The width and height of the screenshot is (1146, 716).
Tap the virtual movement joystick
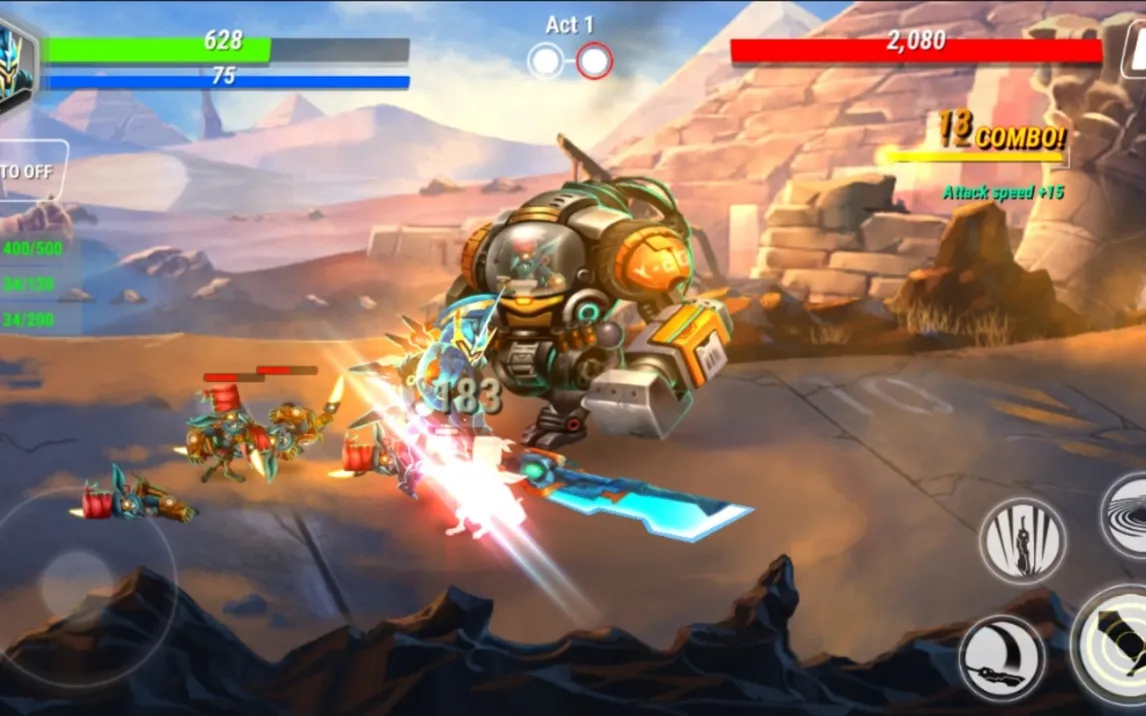(76, 583)
